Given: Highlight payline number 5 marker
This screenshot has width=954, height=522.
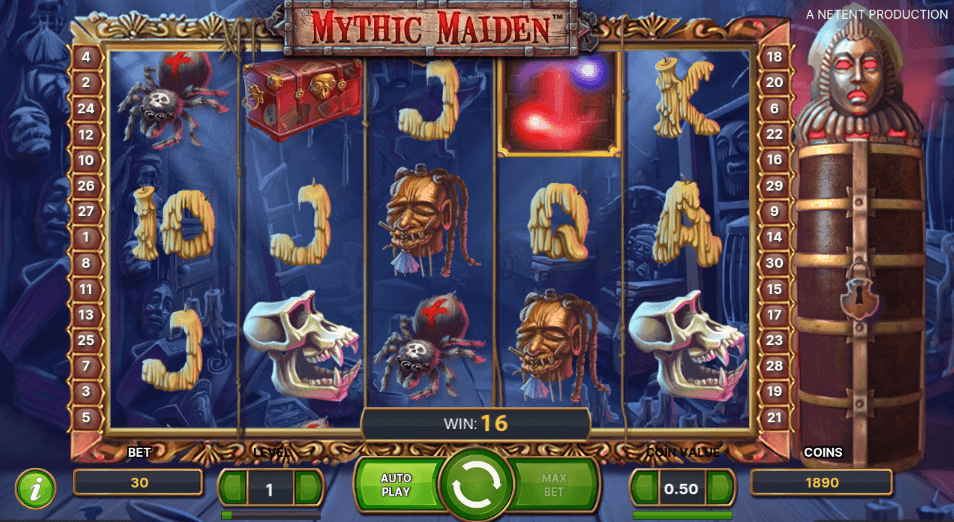Looking at the screenshot, I should [86, 417].
